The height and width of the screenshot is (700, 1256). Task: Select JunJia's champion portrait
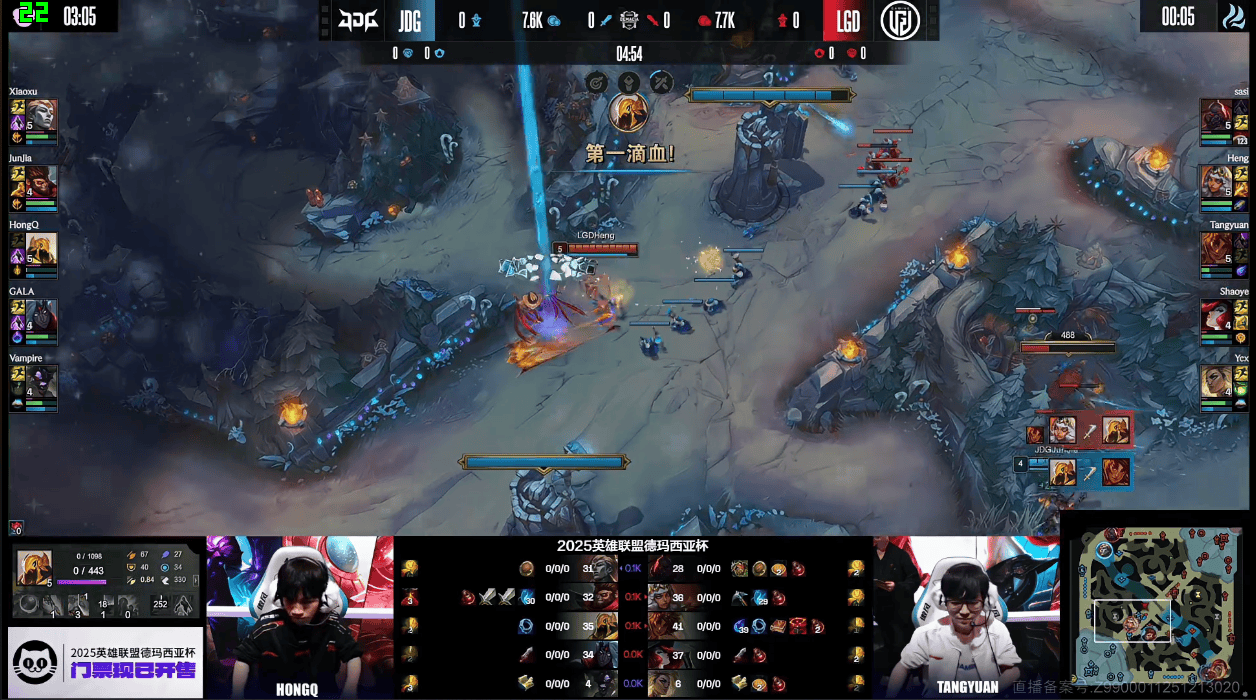point(41,182)
